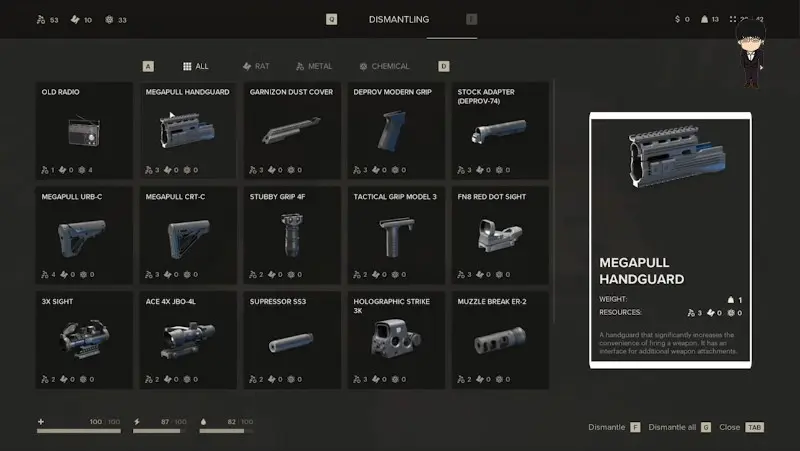Switch to the Rat category filter
Image resolution: width=800 pixels, height=451 pixels.
pos(256,66)
